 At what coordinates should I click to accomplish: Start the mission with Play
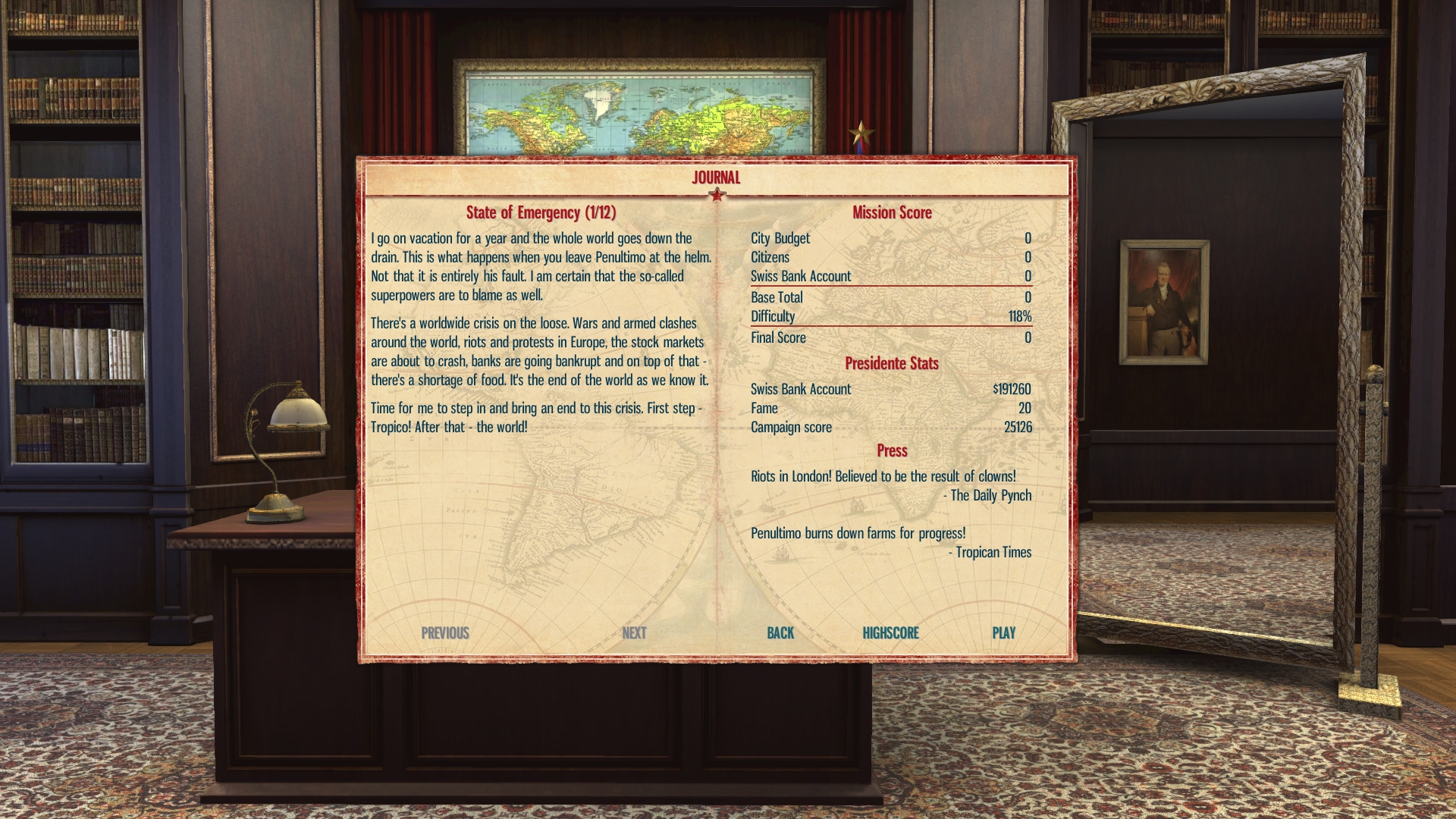click(1003, 632)
